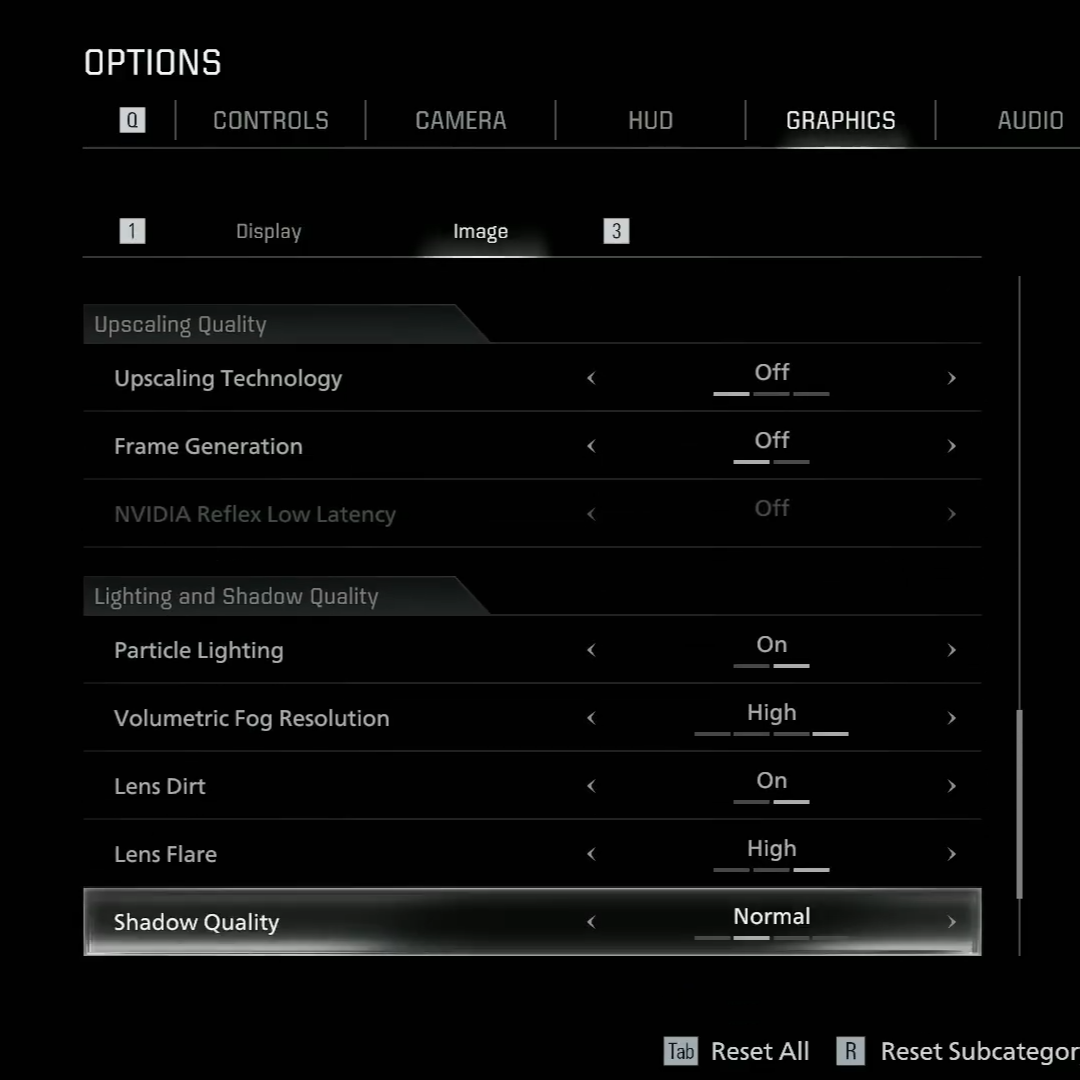Switch to the Controls tab
The height and width of the screenshot is (1080, 1080).
[270, 121]
